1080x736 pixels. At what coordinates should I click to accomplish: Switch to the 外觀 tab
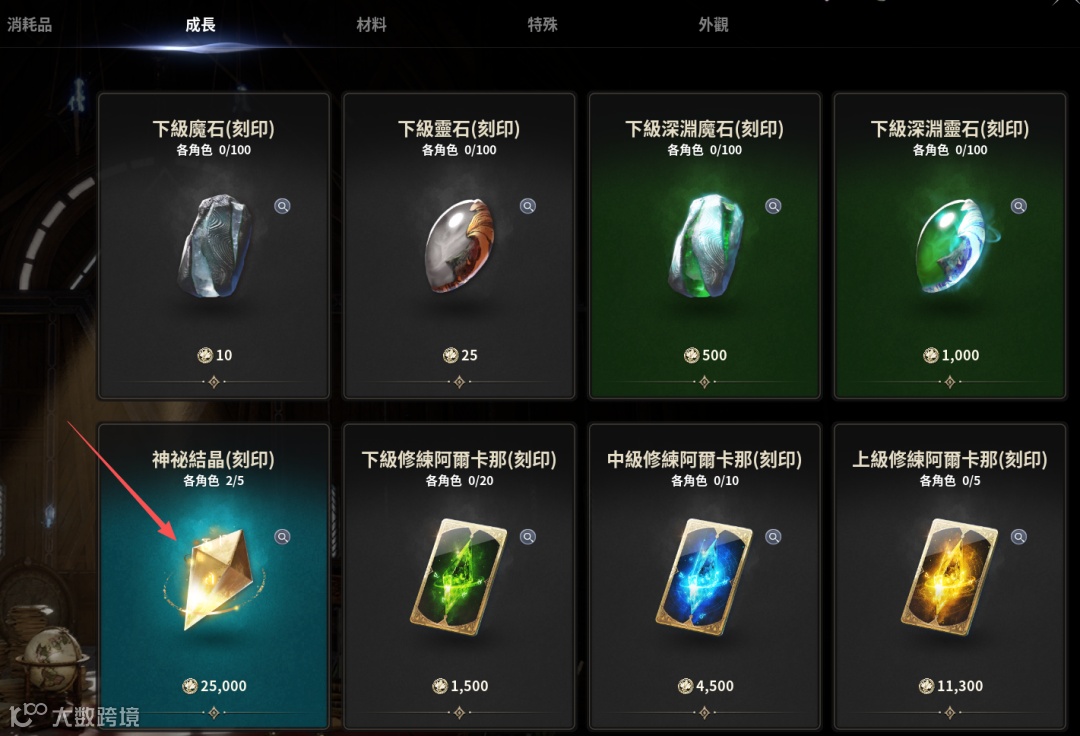[x=713, y=25]
